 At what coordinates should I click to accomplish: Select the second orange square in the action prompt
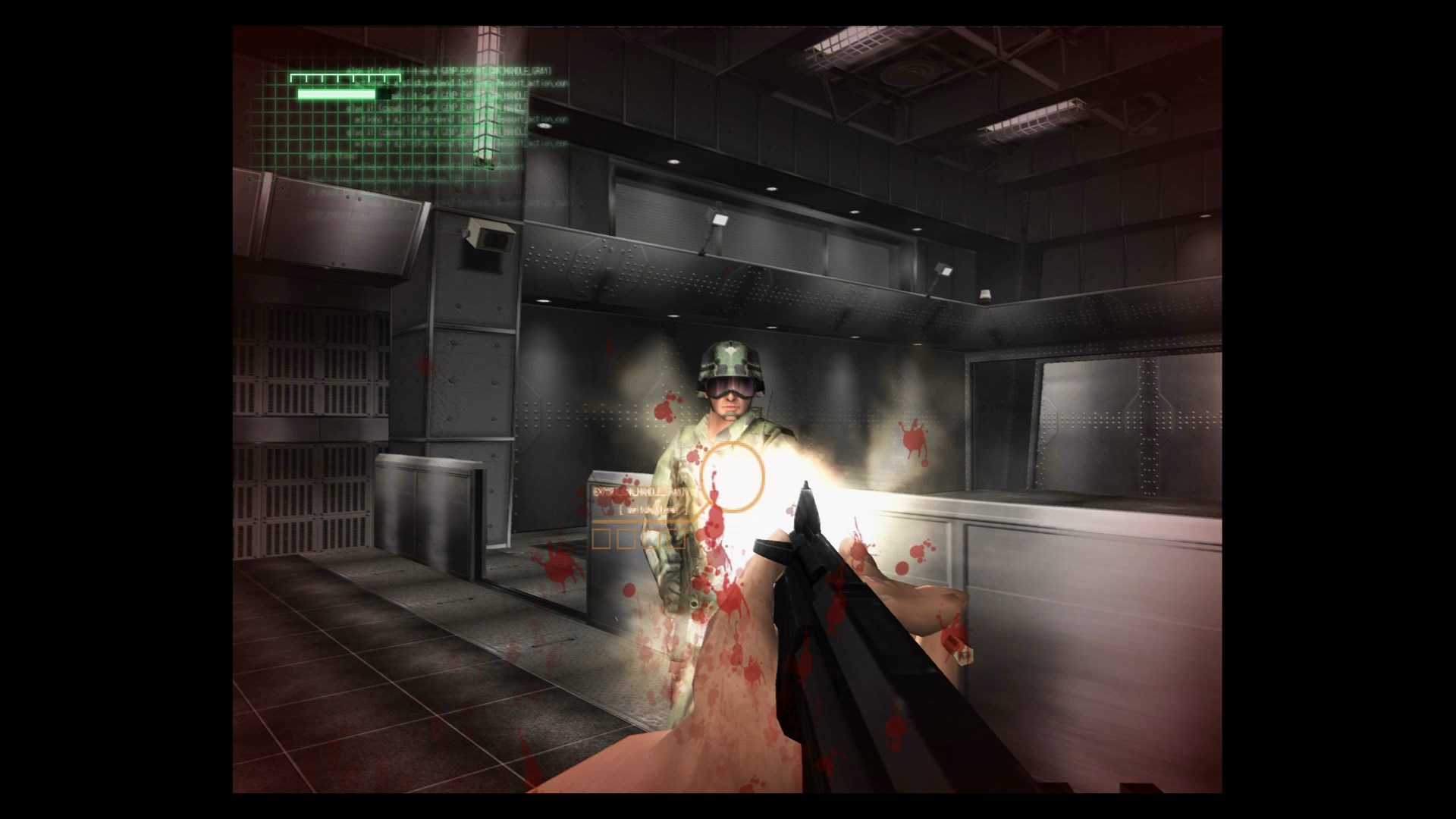click(626, 539)
